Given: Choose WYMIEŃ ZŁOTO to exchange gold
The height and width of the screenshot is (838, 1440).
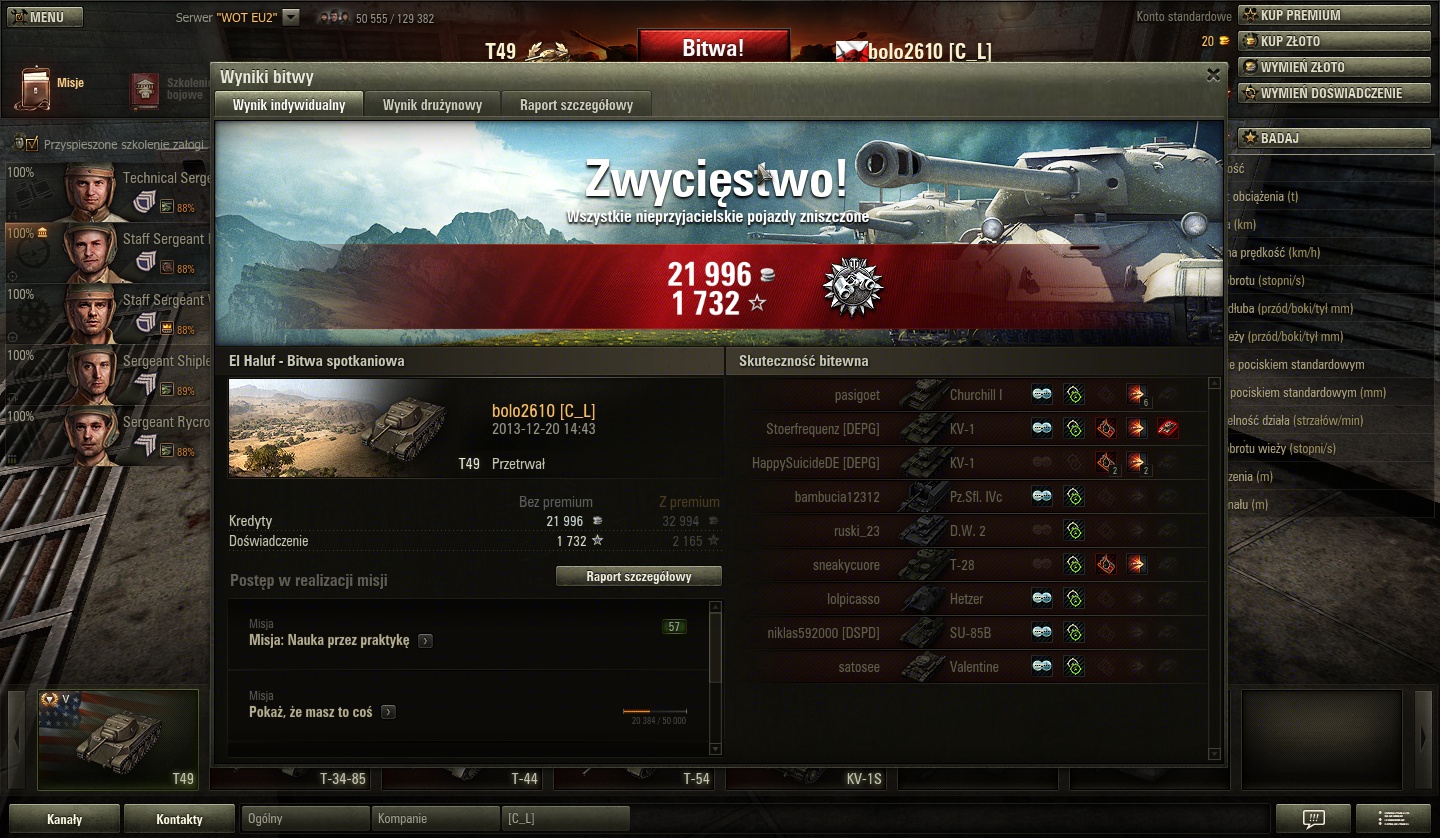Looking at the screenshot, I should [1334, 67].
